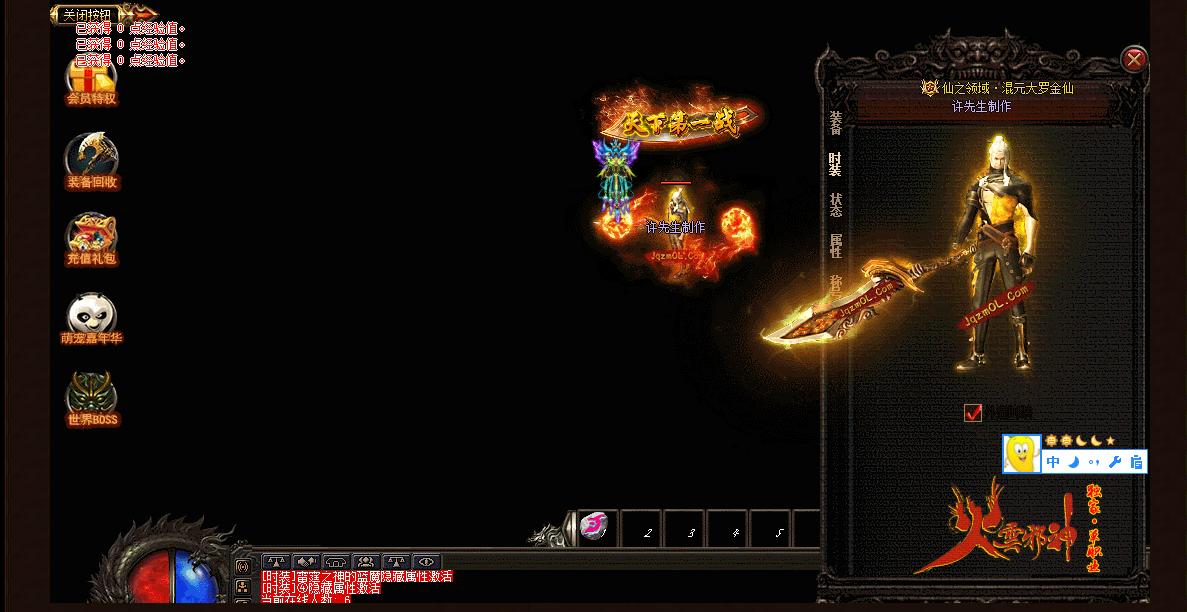Image resolution: width=1187 pixels, height=612 pixels.
Task: Switch to the 装备 equipment tab
Action: click(836, 123)
